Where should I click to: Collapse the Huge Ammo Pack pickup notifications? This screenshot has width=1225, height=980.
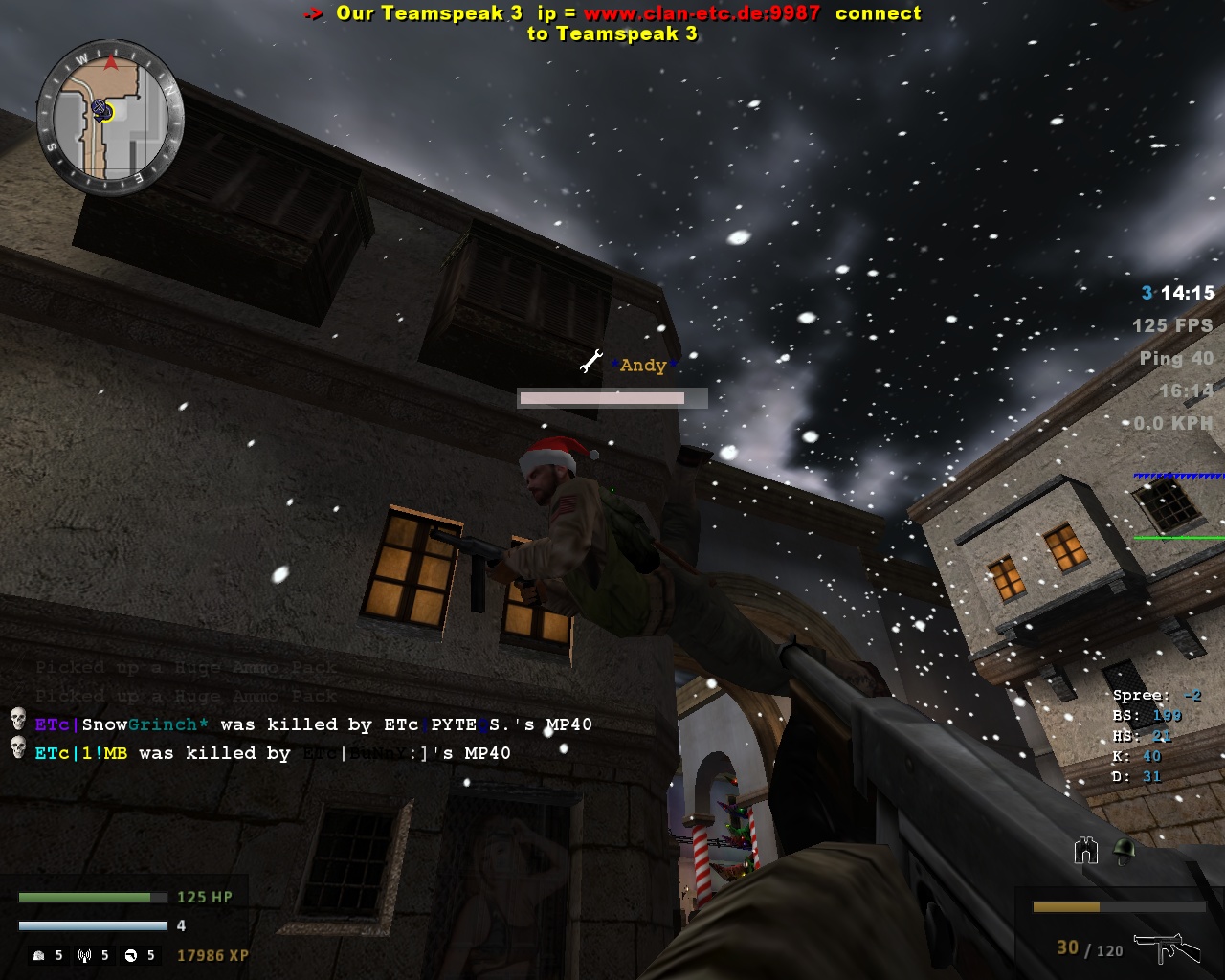[x=185, y=681]
